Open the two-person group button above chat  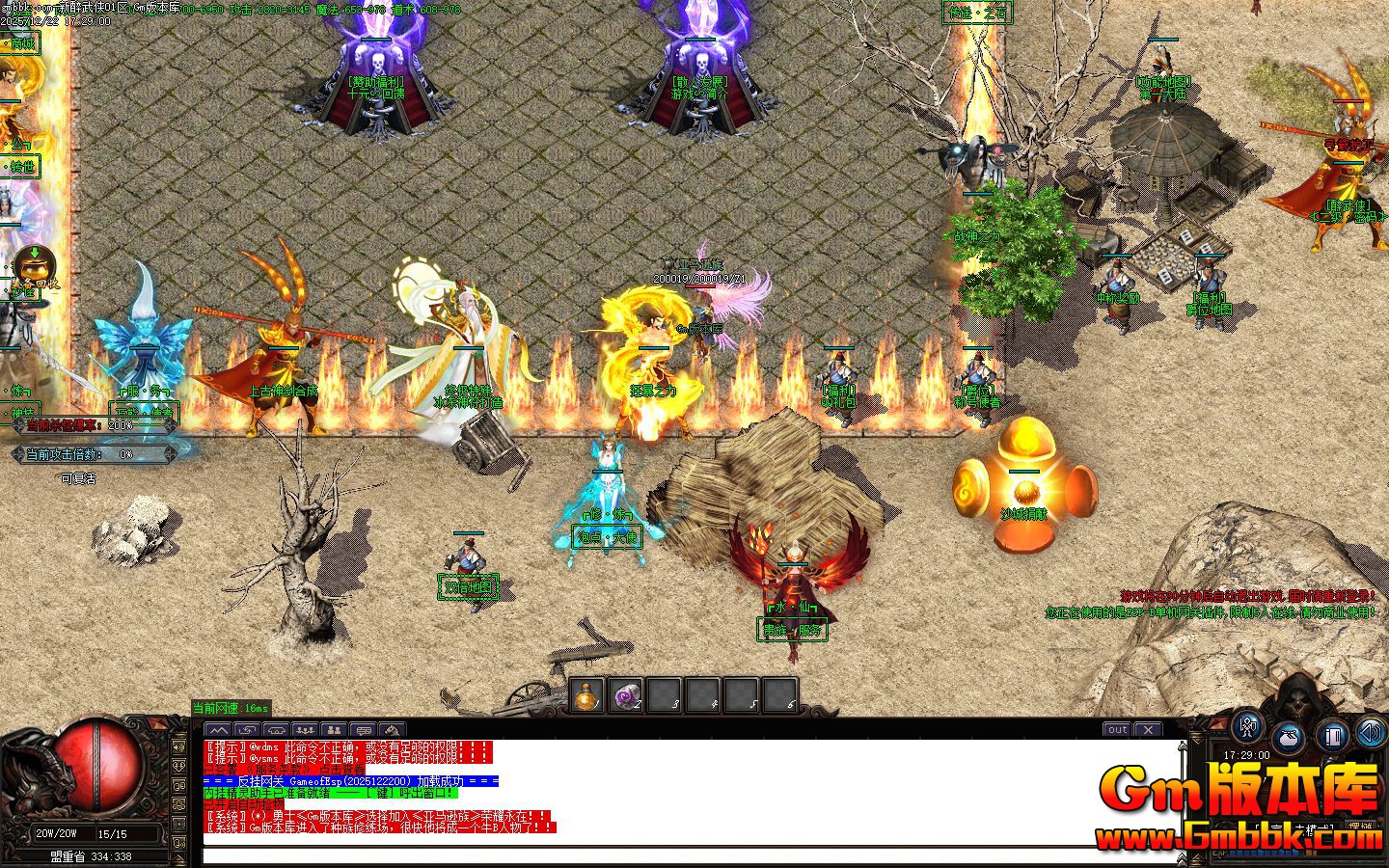(x=334, y=730)
